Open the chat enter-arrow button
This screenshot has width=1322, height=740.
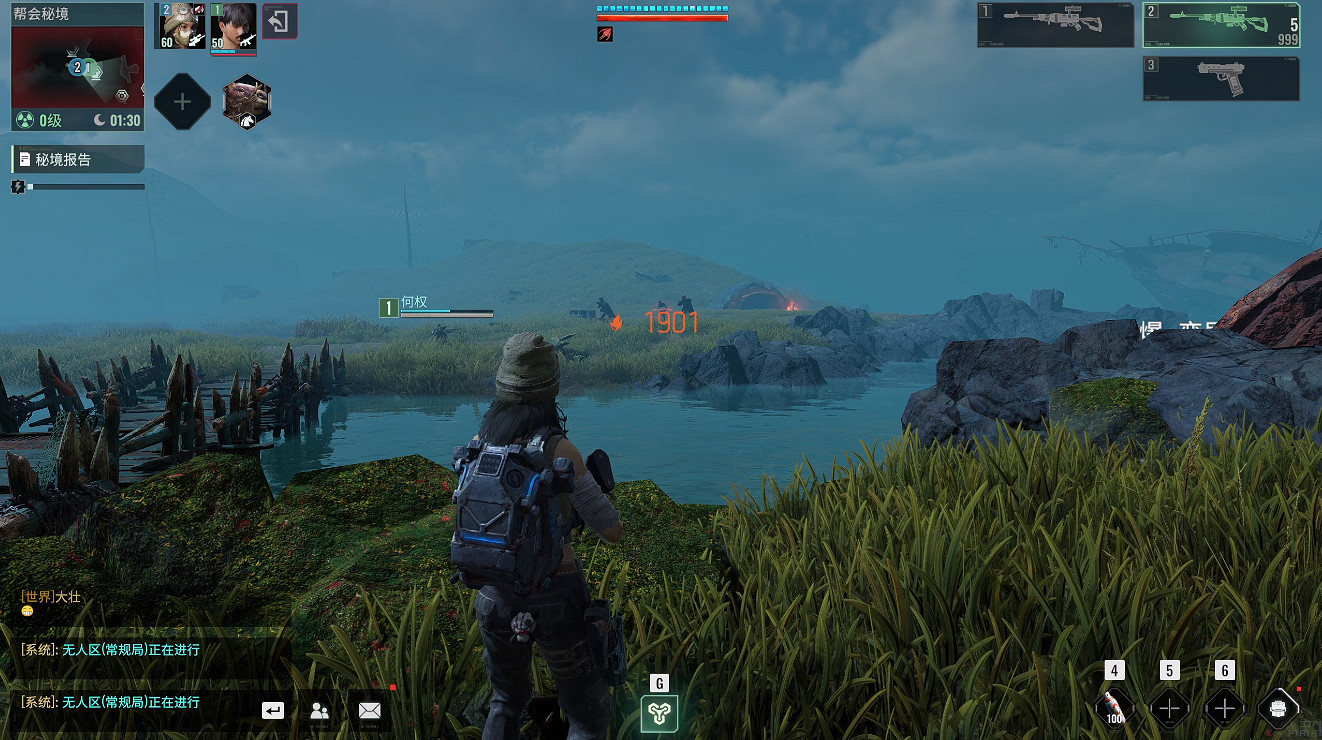tap(273, 710)
